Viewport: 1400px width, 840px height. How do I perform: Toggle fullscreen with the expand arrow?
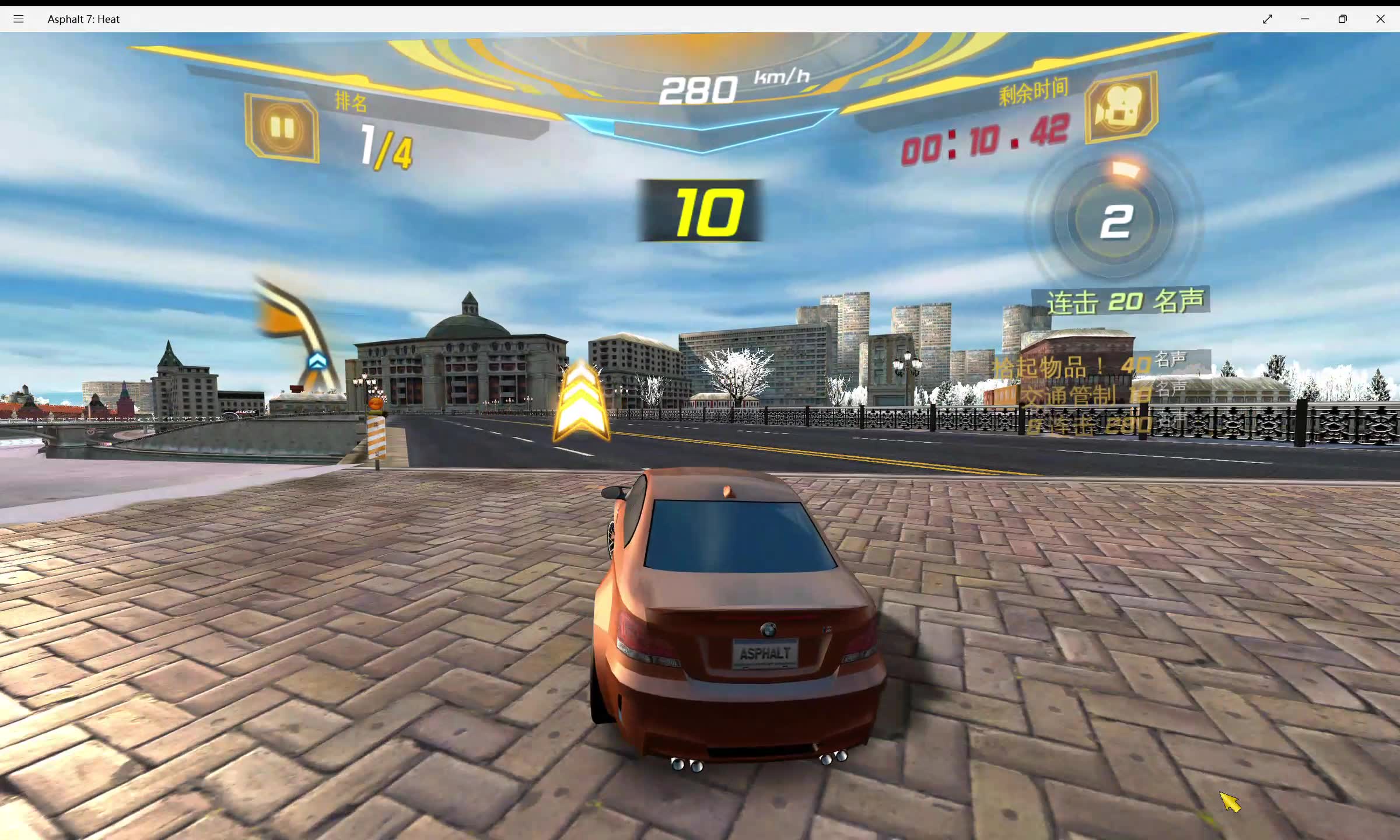(x=1268, y=19)
